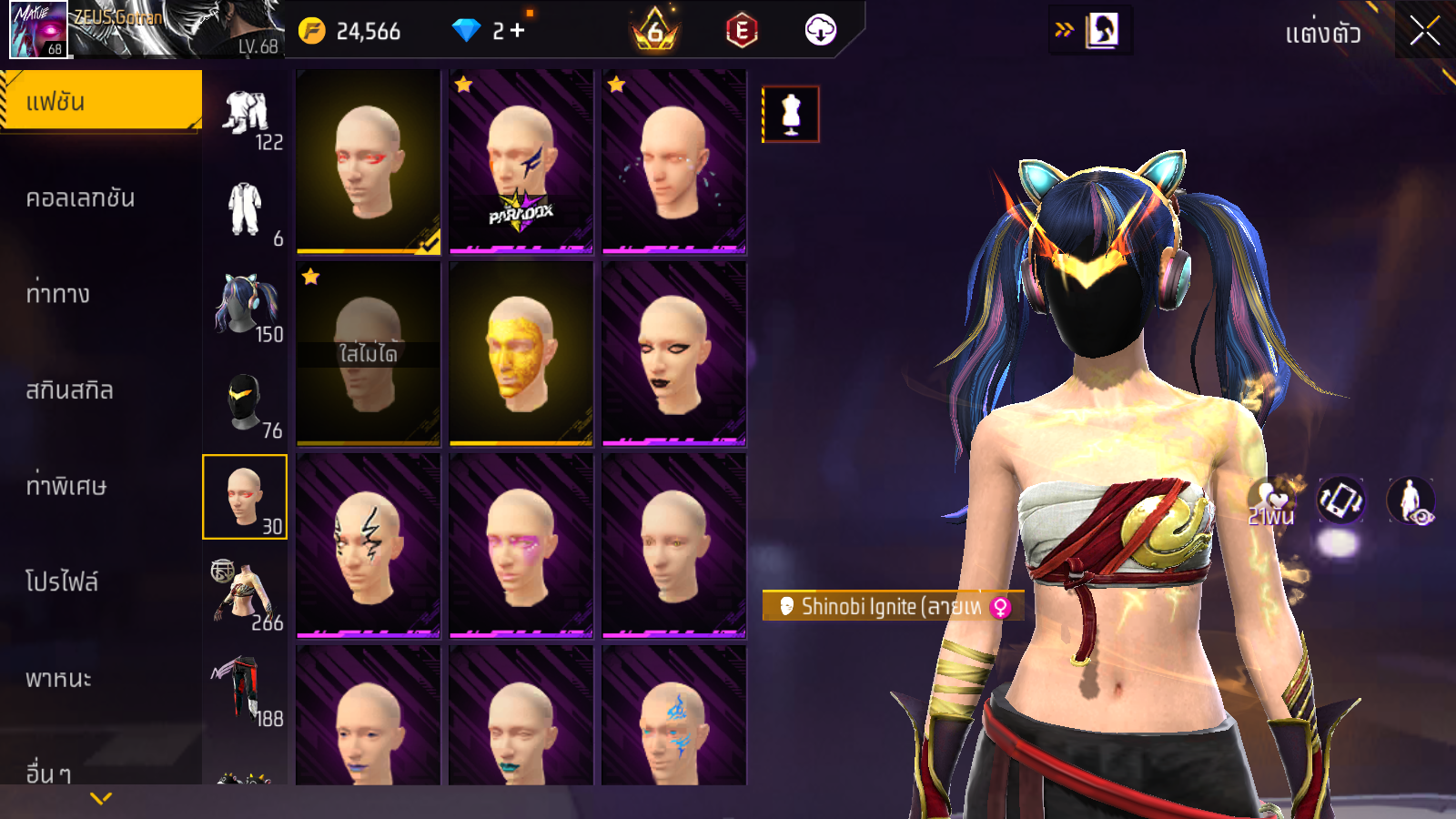Image resolution: width=1456 pixels, height=819 pixels.
Task: Close the dress-up screen
Action: 1424,32
